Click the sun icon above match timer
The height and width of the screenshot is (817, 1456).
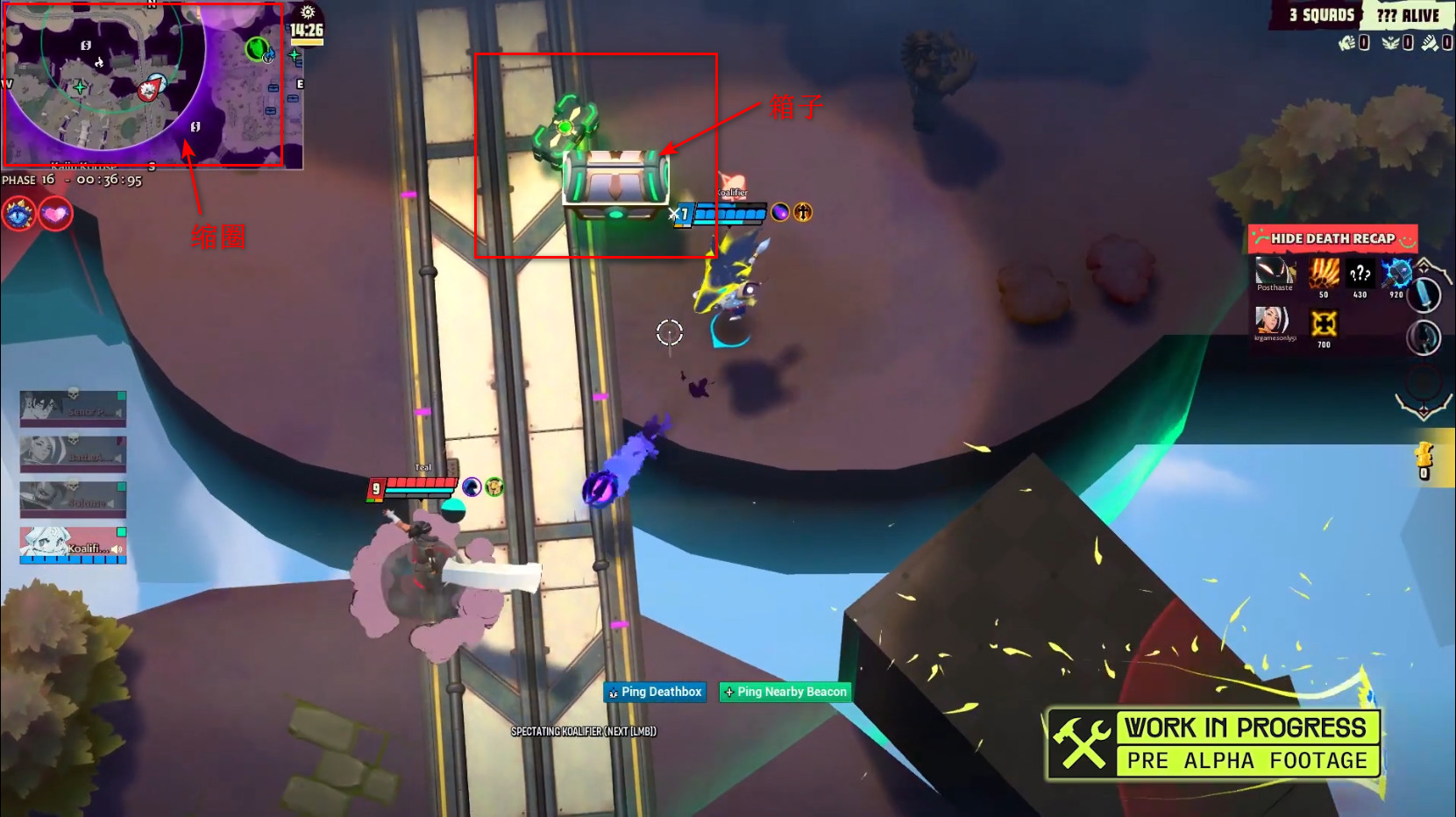coord(308,12)
